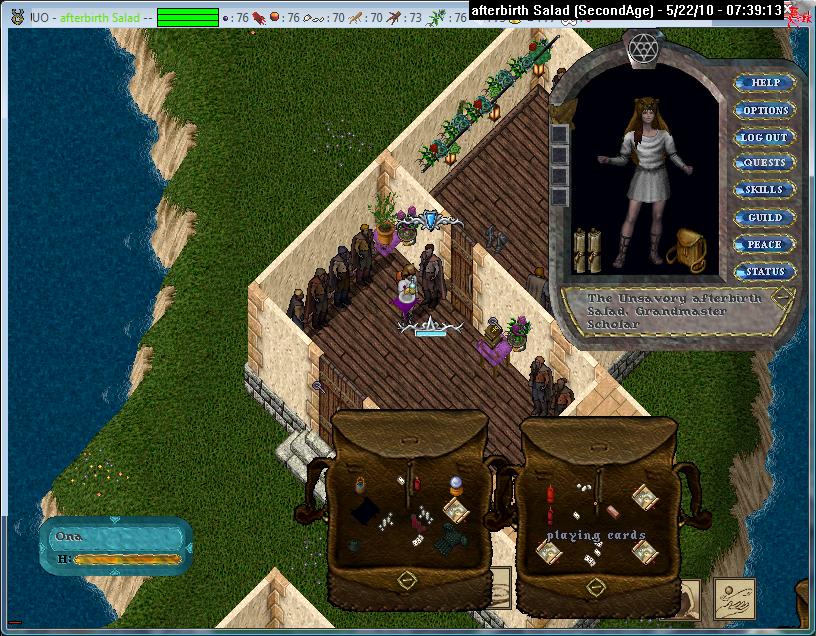Open the Options menu

click(x=765, y=110)
